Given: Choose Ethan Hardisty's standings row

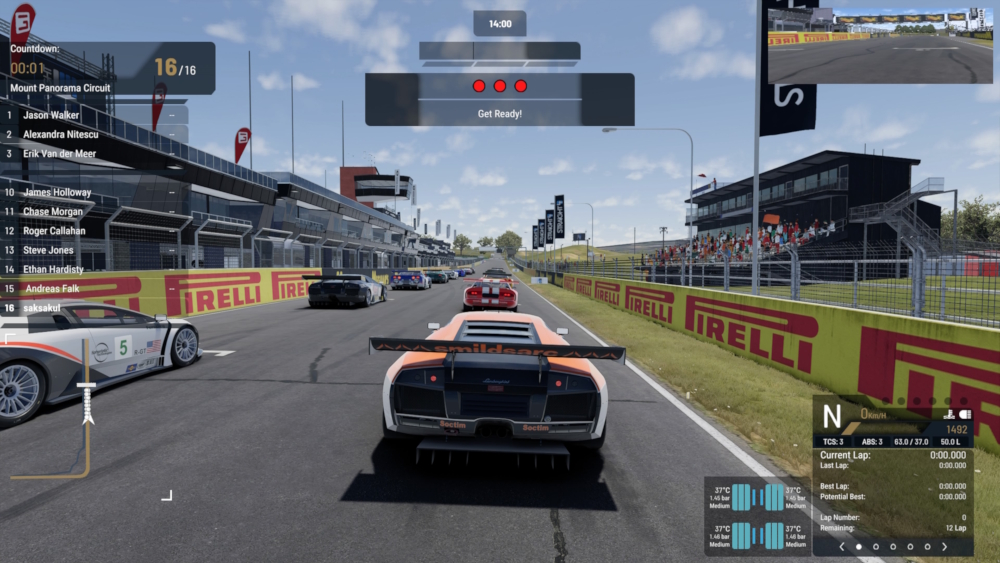Looking at the screenshot, I should [x=53, y=269].
